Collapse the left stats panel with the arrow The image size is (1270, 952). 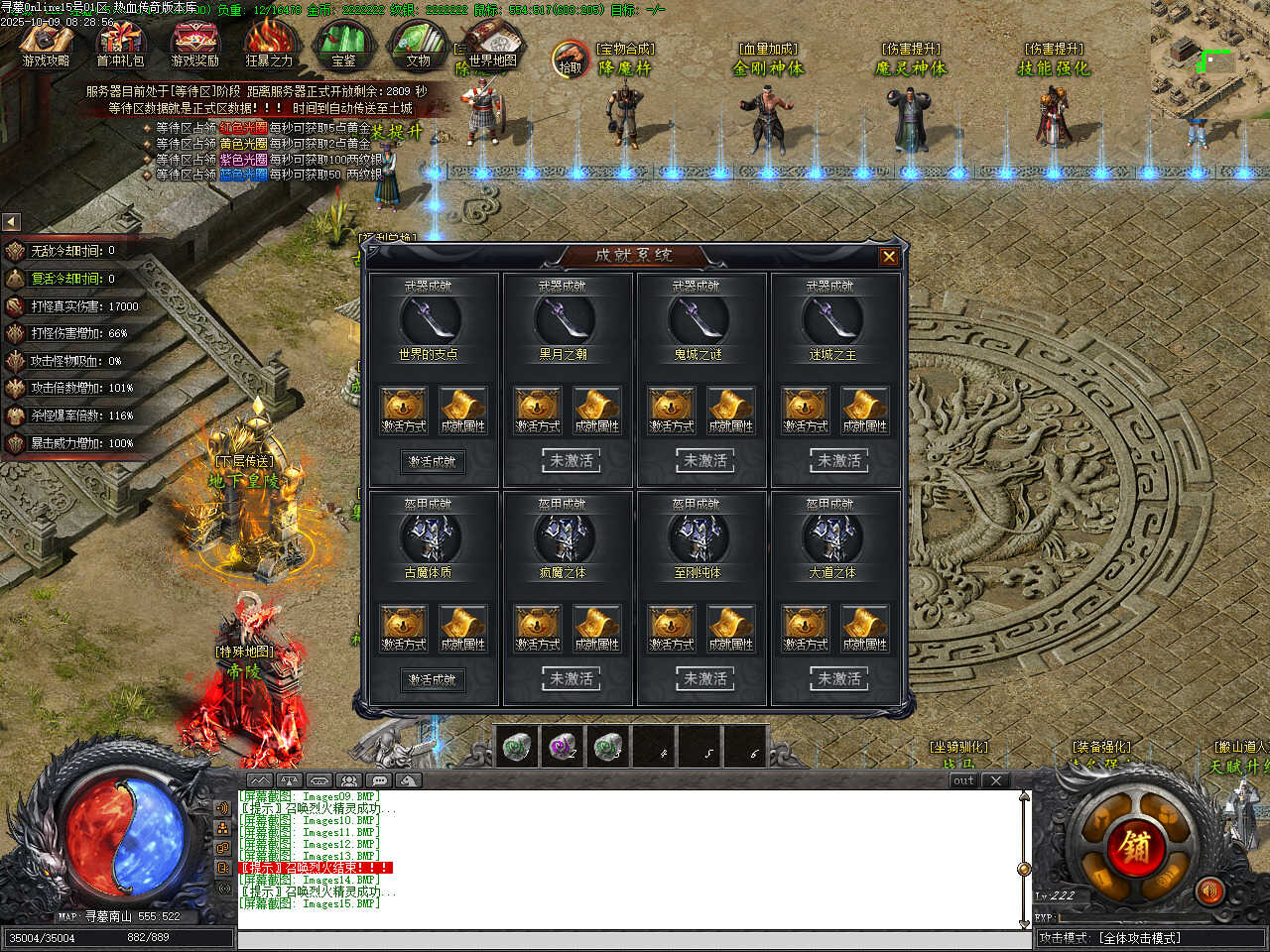click(x=11, y=222)
